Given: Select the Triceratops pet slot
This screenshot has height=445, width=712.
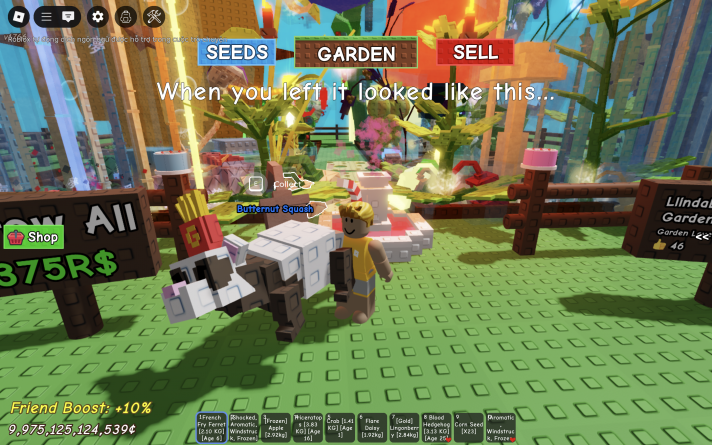Looking at the screenshot, I should (x=308, y=427).
